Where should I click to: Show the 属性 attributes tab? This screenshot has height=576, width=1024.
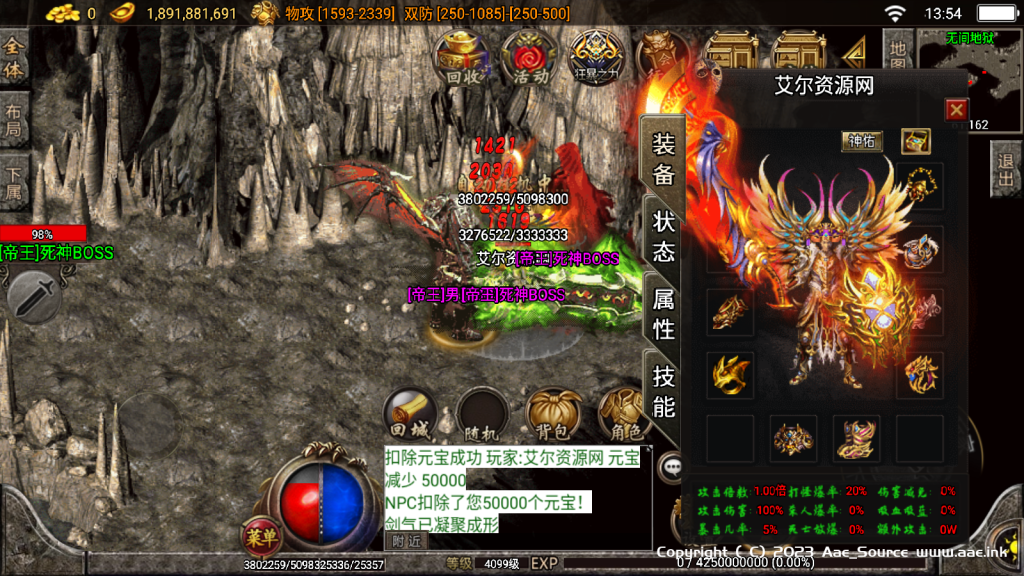[x=663, y=313]
